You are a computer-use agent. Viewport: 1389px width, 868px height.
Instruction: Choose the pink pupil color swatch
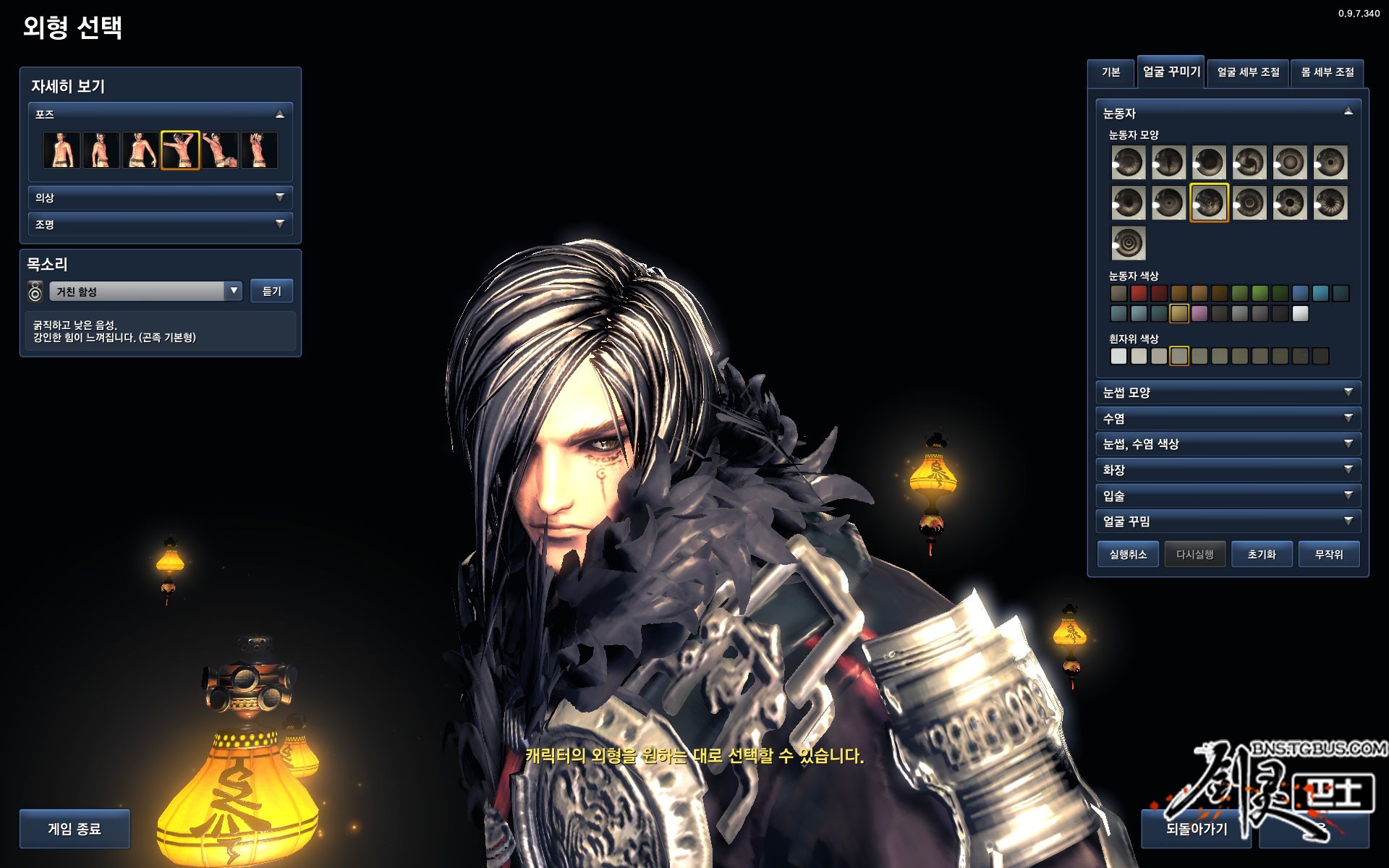tap(1199, 314)
